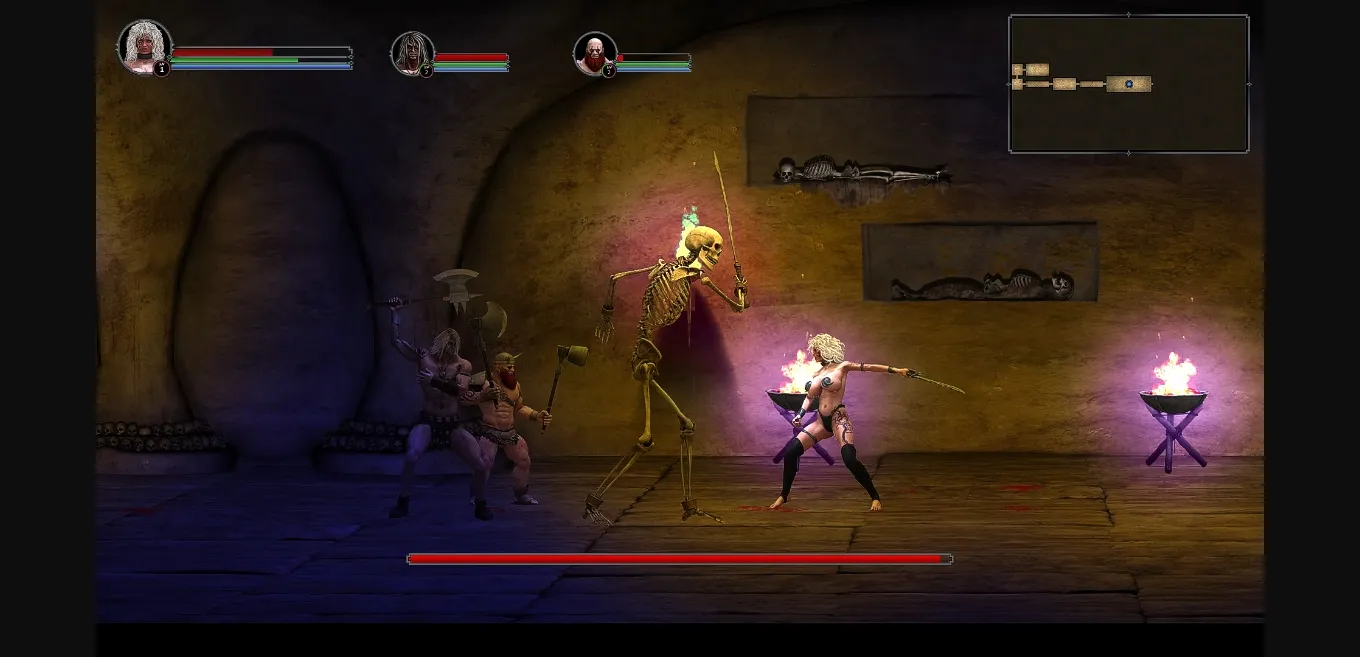Select the white-haired heroine portrait

point(143,45)
